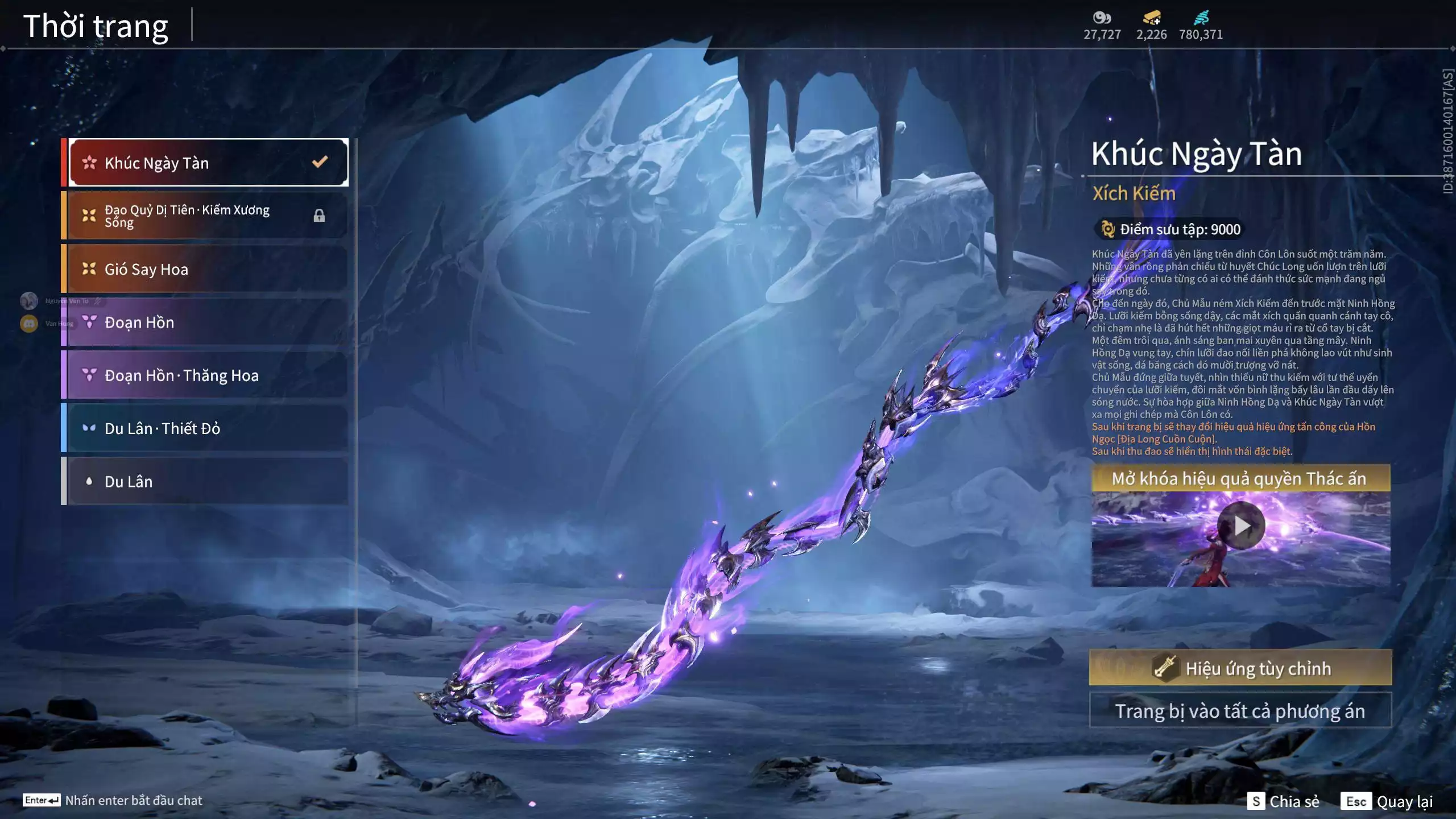This screenshot has height=819, width=1456.
Task: Click Trang bị vào tất cả phương án
Action: 1240,711
